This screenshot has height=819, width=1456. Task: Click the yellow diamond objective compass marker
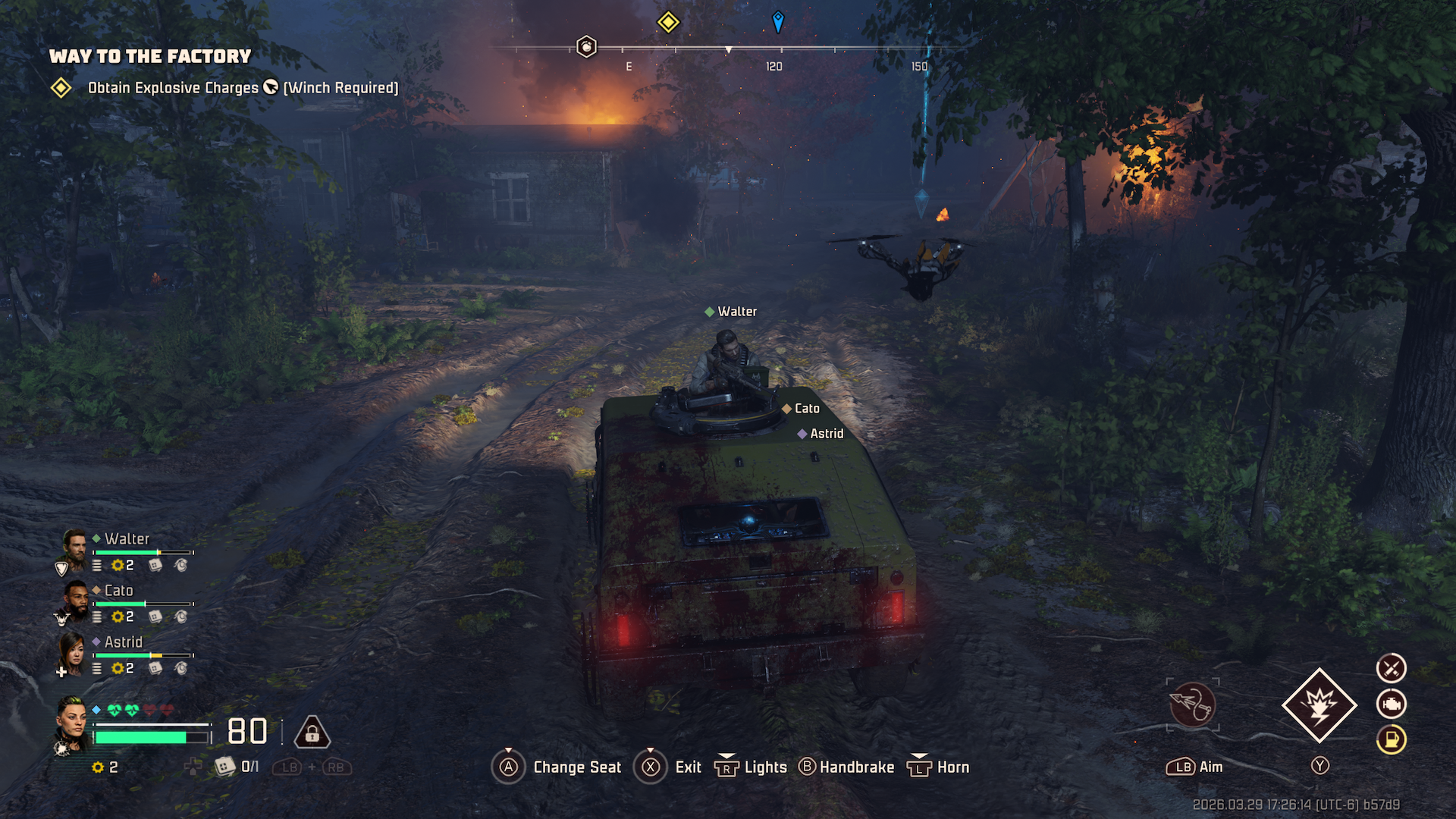pos(668,22)
